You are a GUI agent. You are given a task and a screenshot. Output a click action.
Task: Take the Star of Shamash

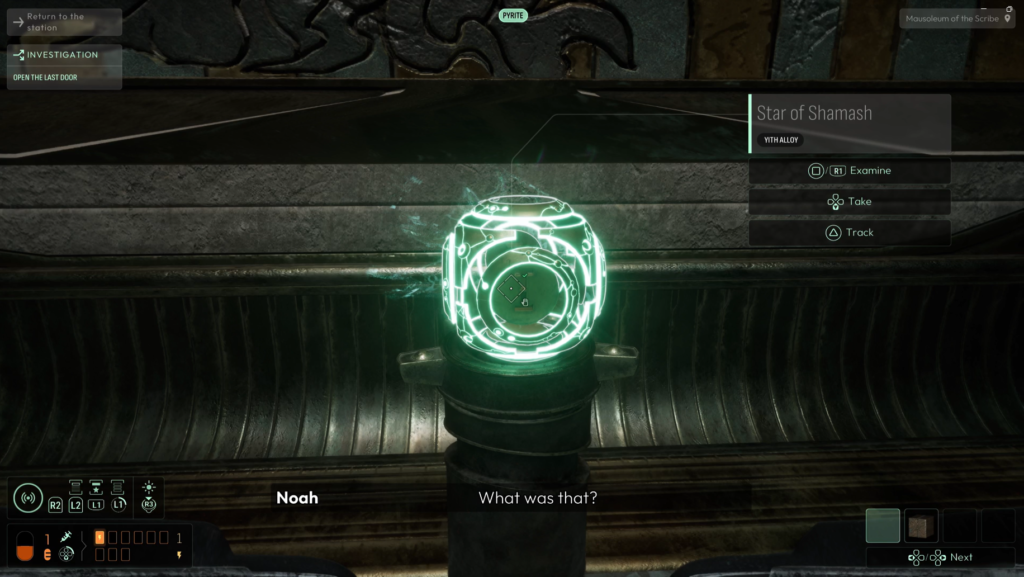pyautogui.click(x=849, y=202)
